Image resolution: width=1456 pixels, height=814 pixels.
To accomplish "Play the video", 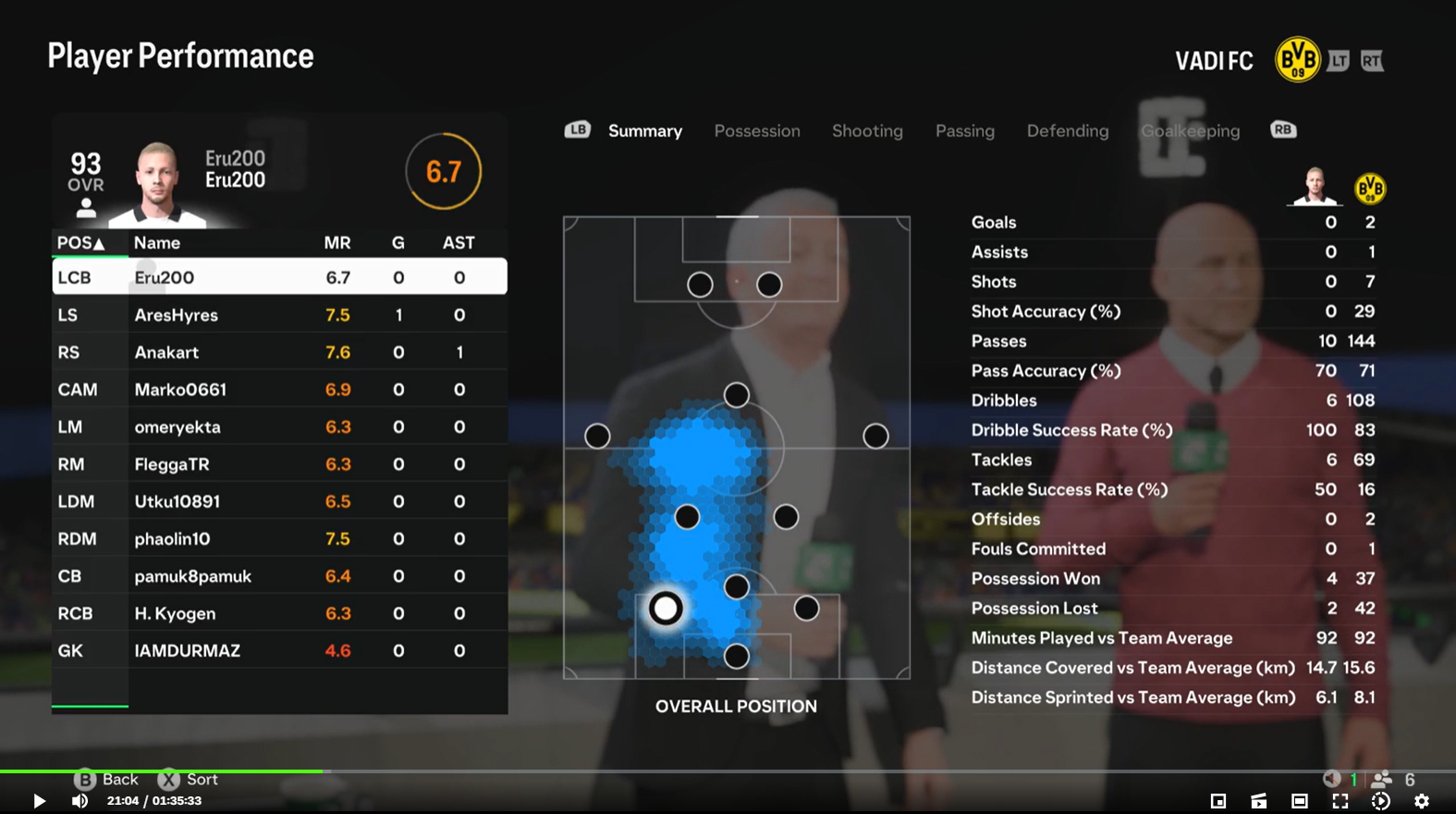I will (x=39, y=801).
